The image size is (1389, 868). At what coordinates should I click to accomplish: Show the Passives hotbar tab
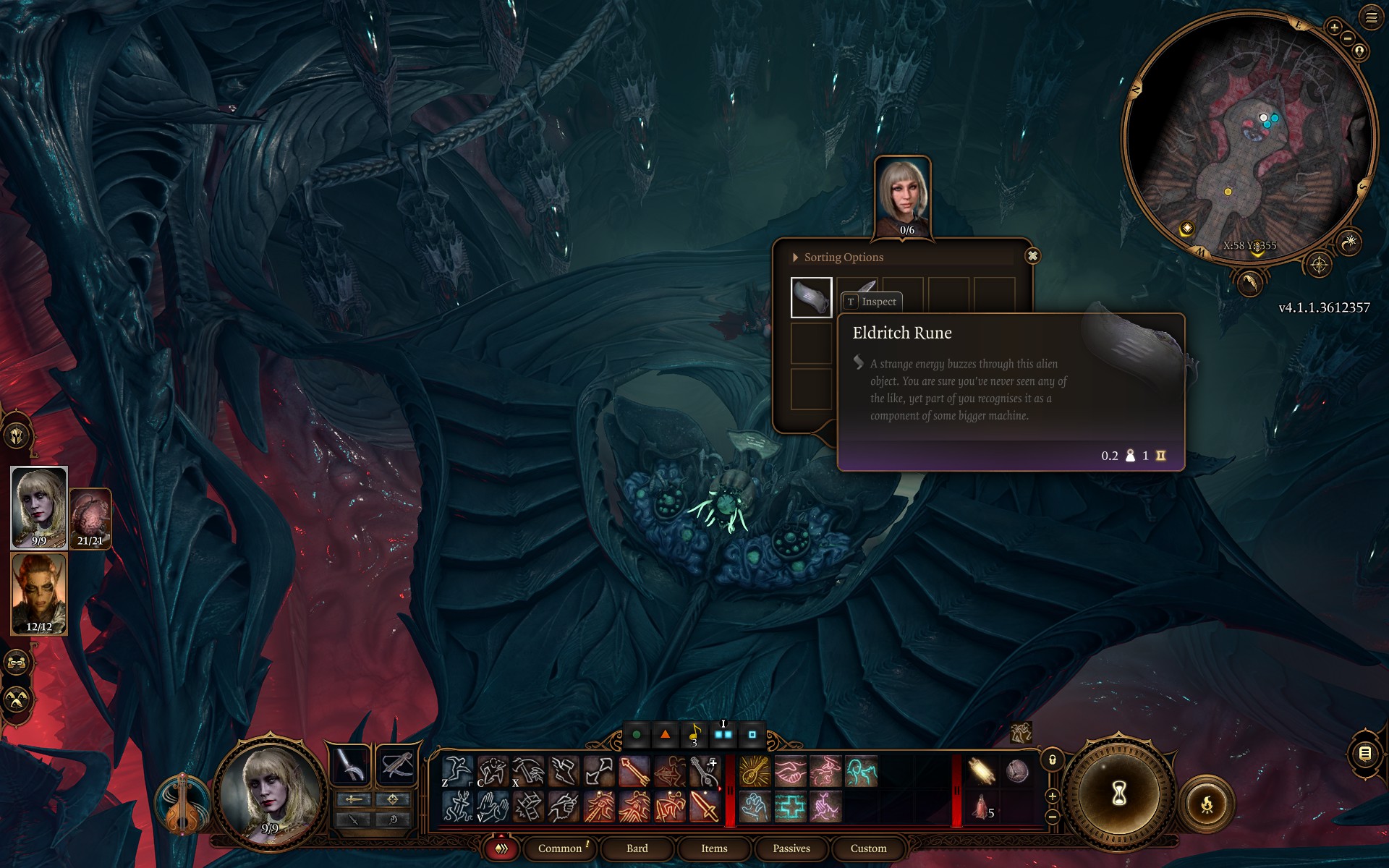[x=791, y=848]
